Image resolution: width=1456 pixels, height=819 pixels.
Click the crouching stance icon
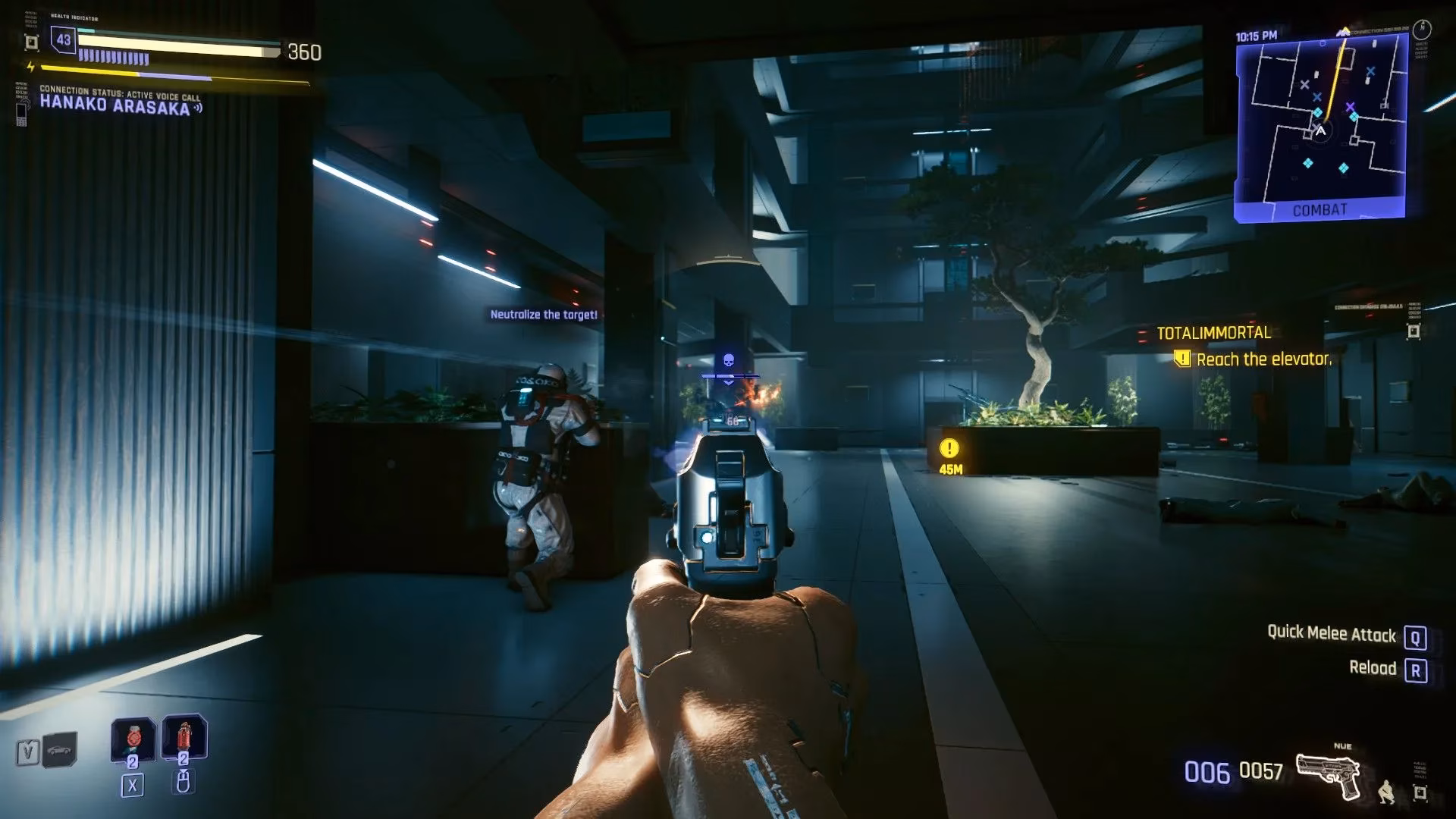click(1386, 792)
